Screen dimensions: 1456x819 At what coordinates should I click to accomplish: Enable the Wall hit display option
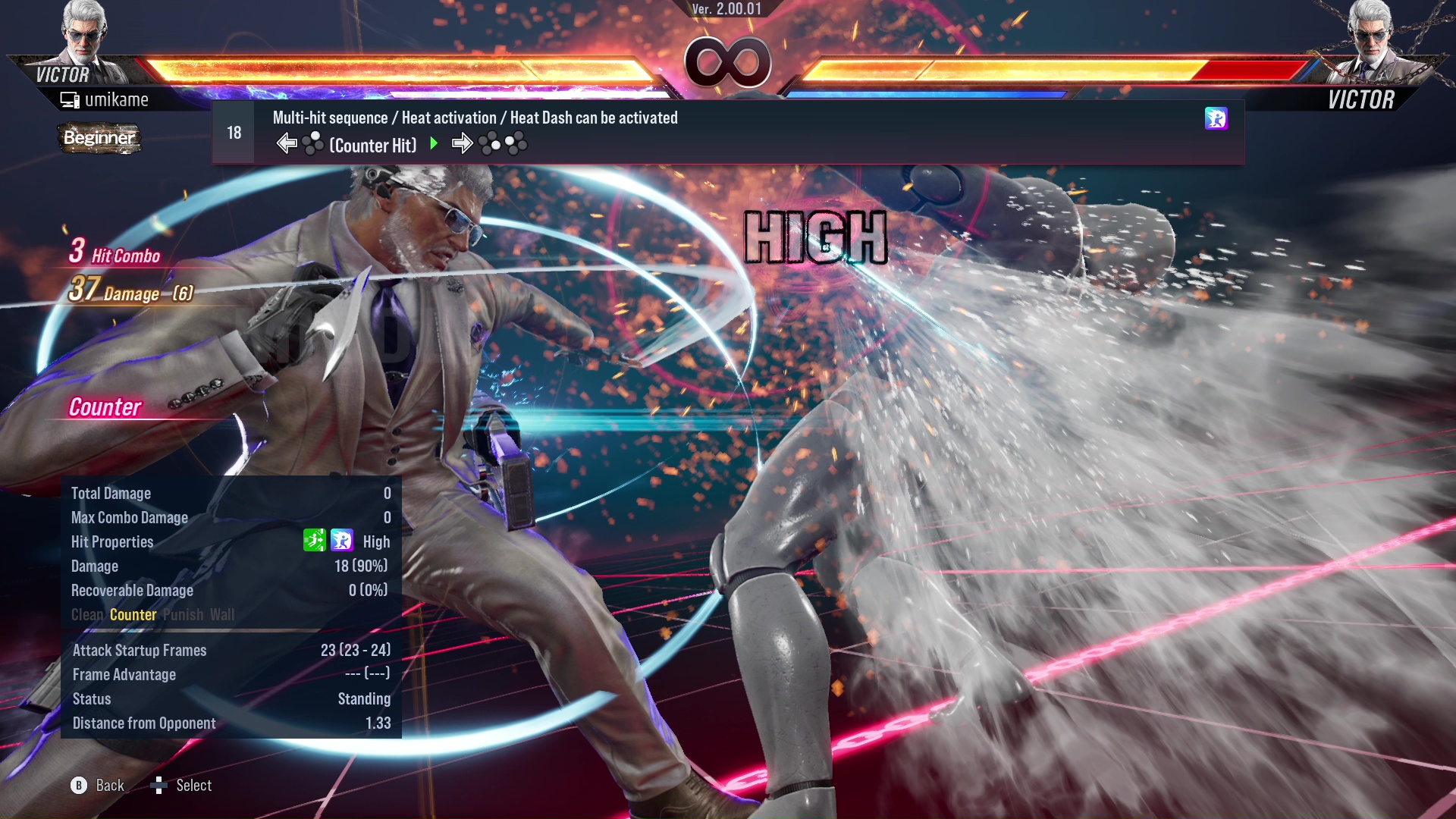(x=222, y=615)
